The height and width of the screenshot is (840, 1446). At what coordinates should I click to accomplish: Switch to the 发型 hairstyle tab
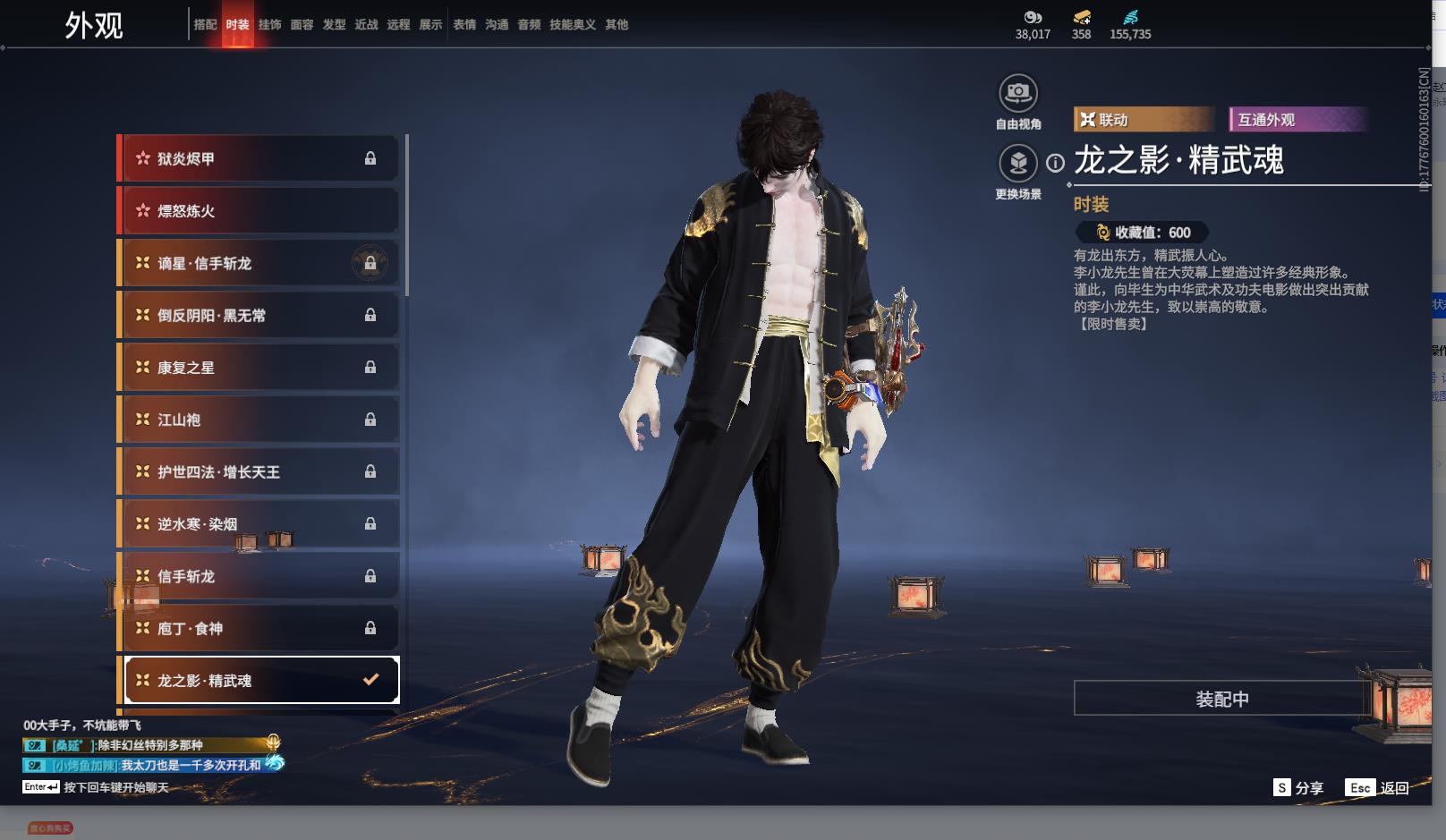334,25
